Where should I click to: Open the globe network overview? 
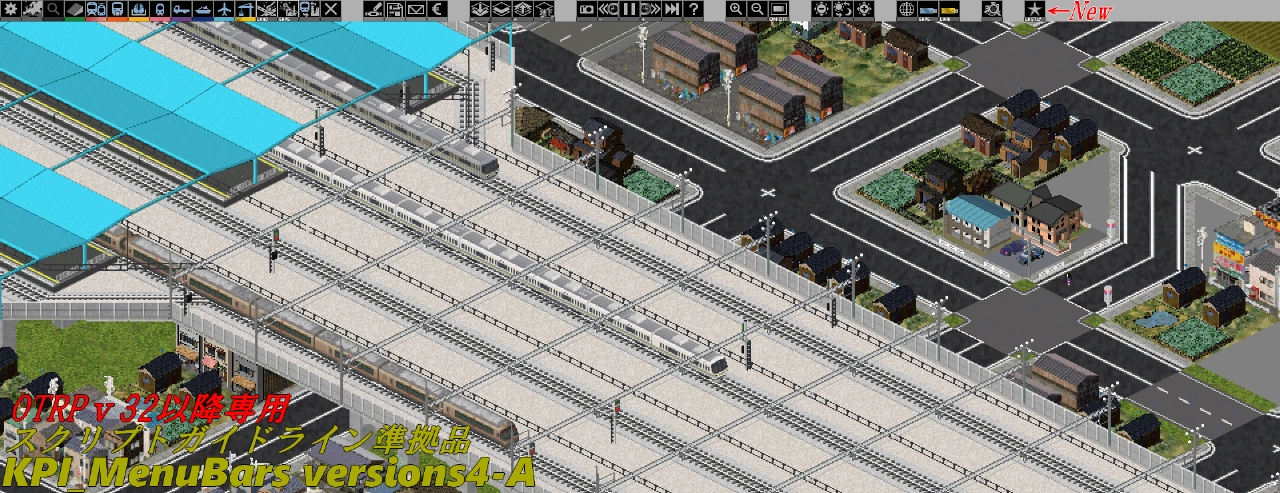tap(906, 9)
